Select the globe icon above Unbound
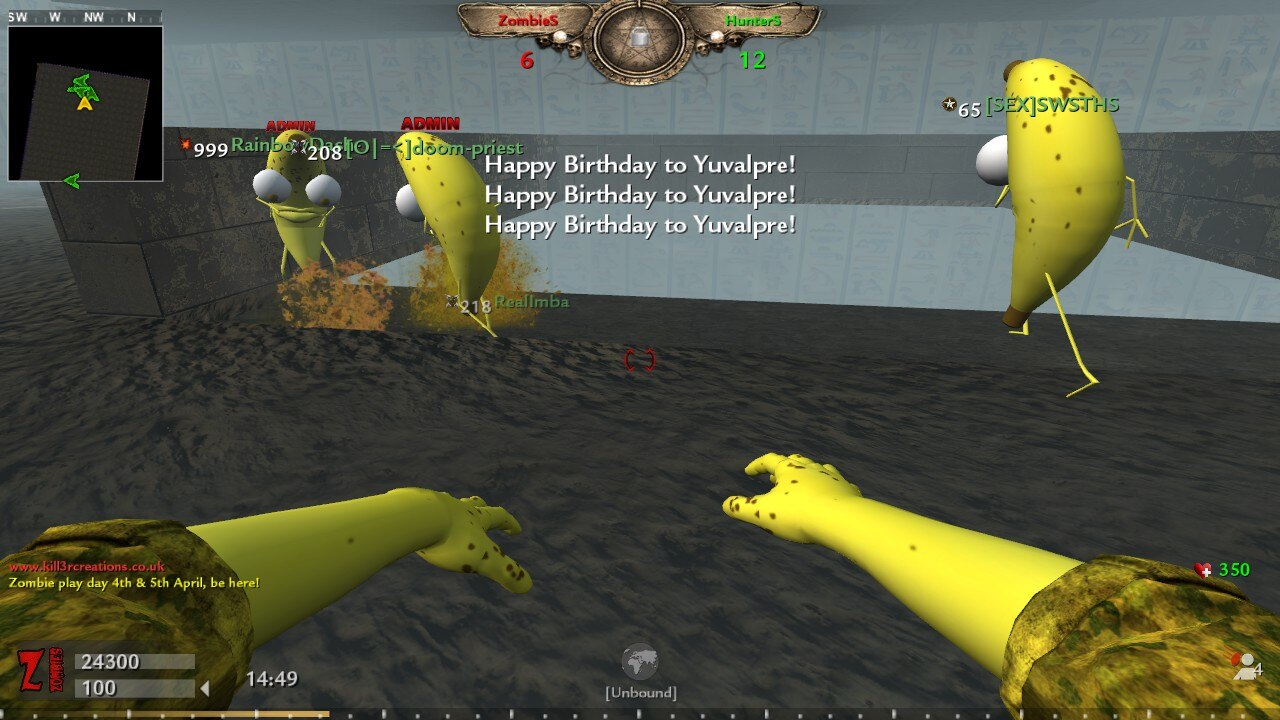1280x720 pixels. [639, 662]
